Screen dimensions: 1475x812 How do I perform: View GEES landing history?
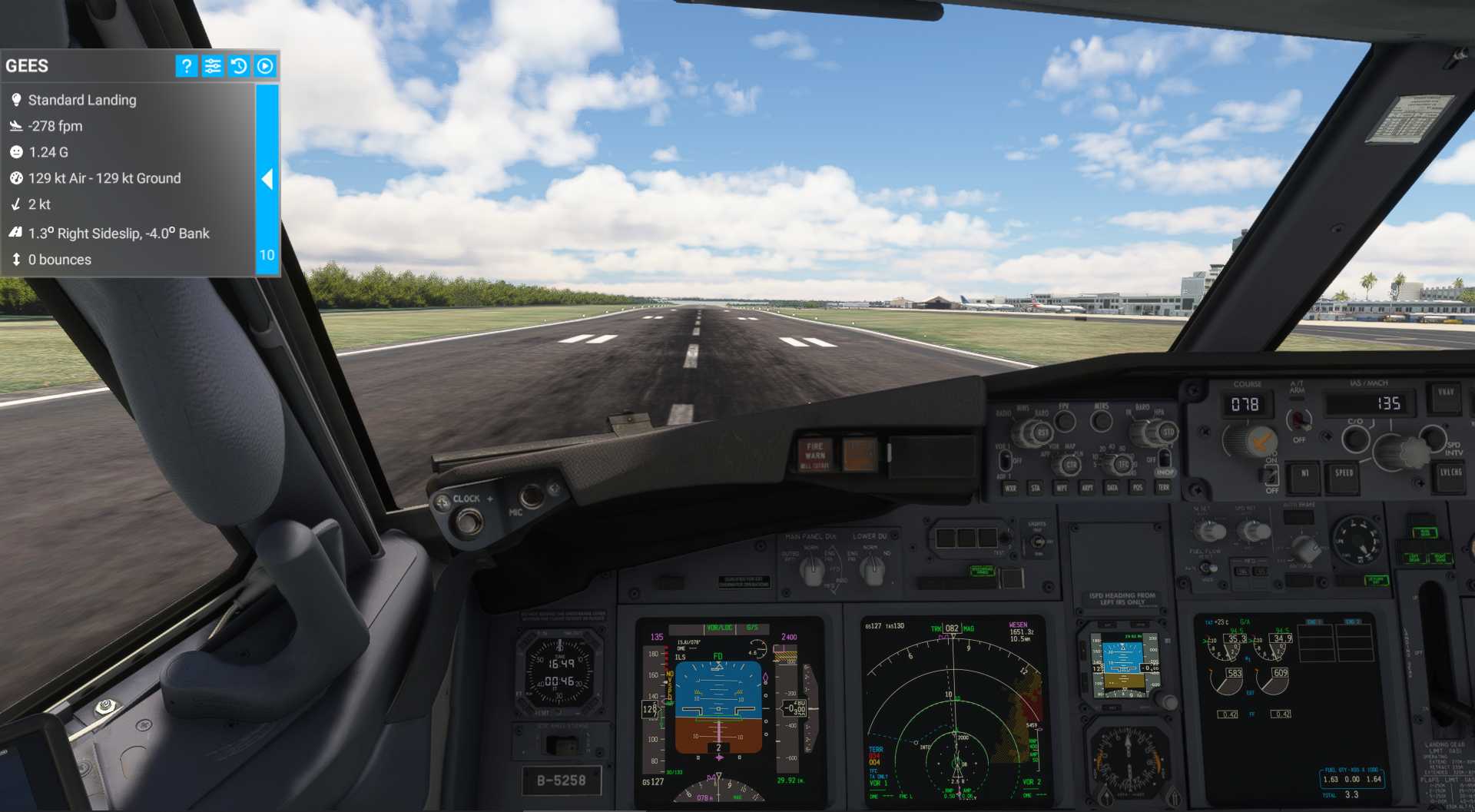click(239, 66)
